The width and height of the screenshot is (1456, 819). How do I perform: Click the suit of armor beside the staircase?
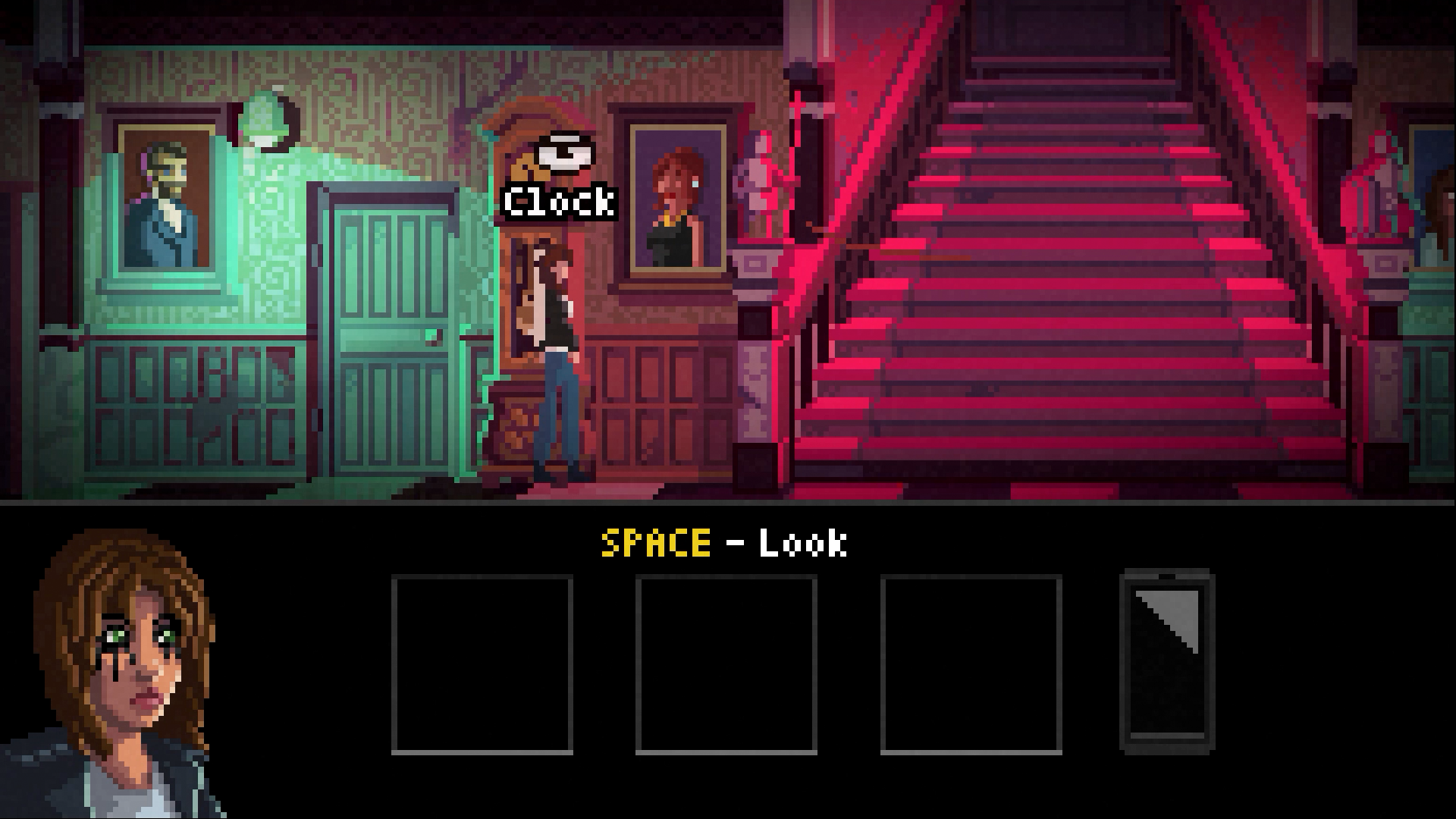758,182
